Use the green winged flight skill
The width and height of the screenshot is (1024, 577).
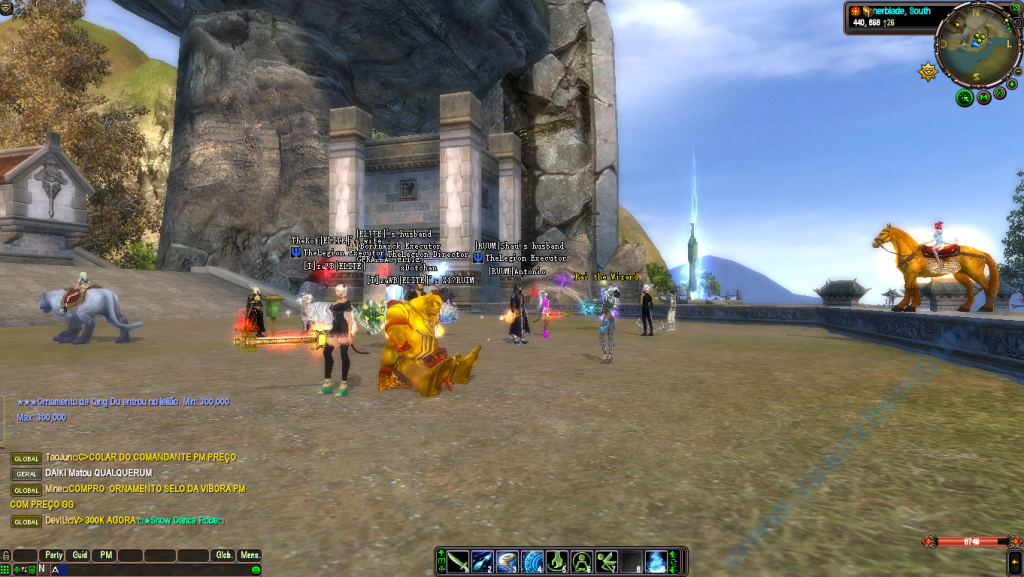click(x=606, y=562)
